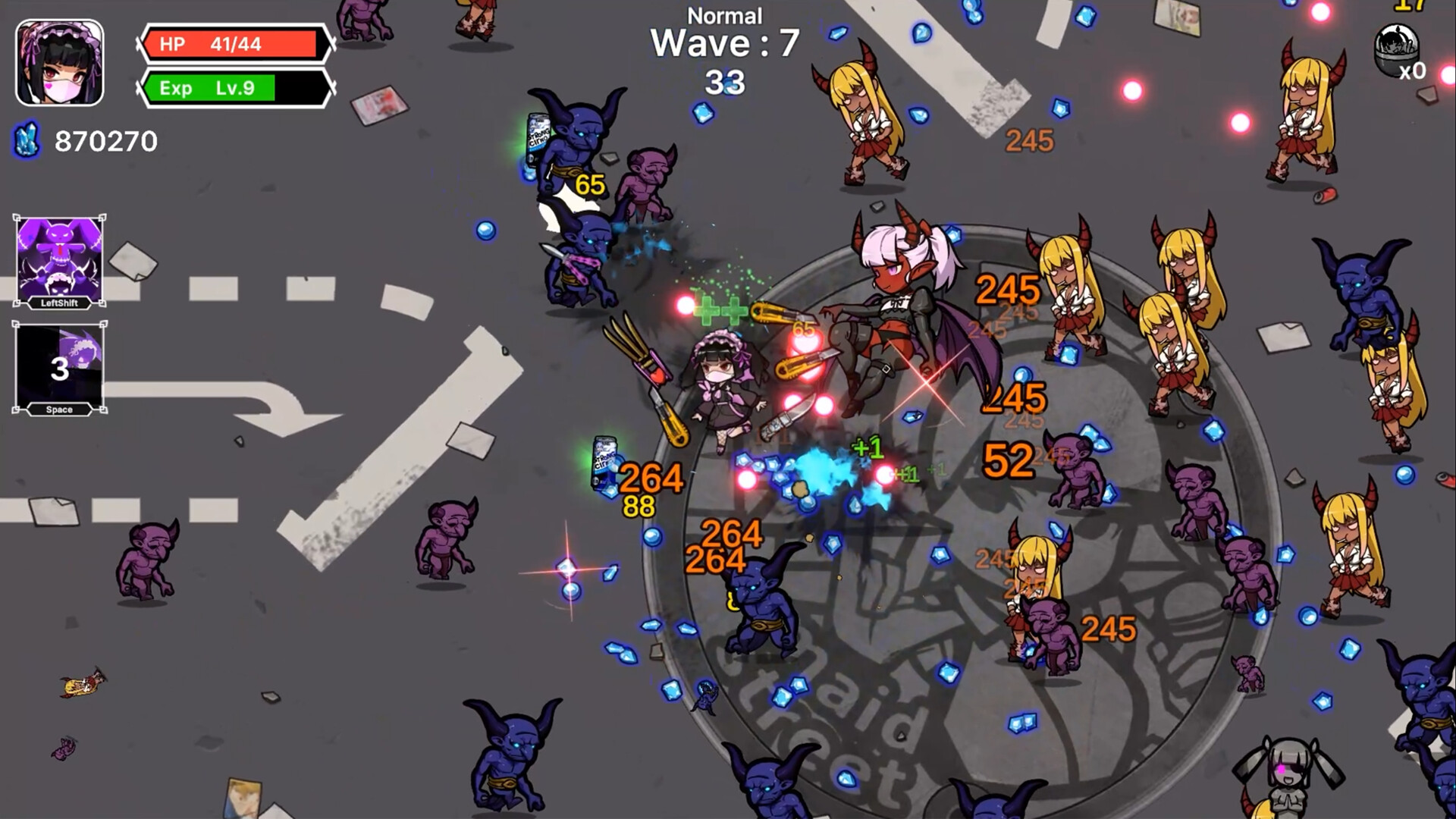Select the LeftShift ultimate skill icon
1456x819 pixels.
coord(61,258)
